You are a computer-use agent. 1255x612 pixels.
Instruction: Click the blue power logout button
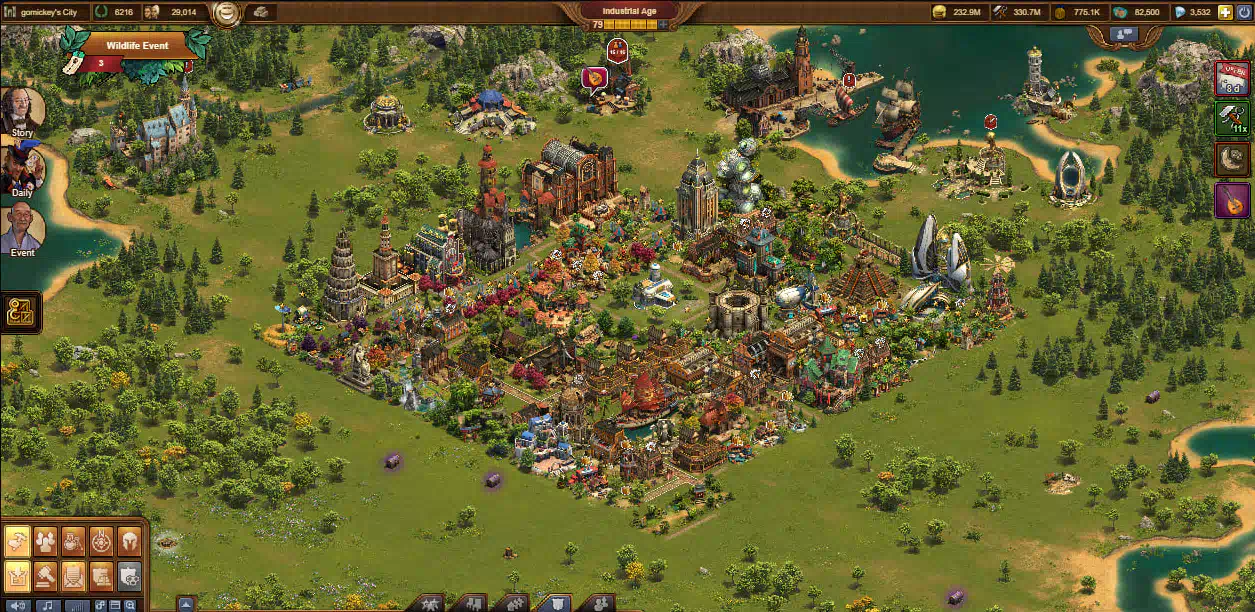pyautogui.click(x=1243, y=12)
